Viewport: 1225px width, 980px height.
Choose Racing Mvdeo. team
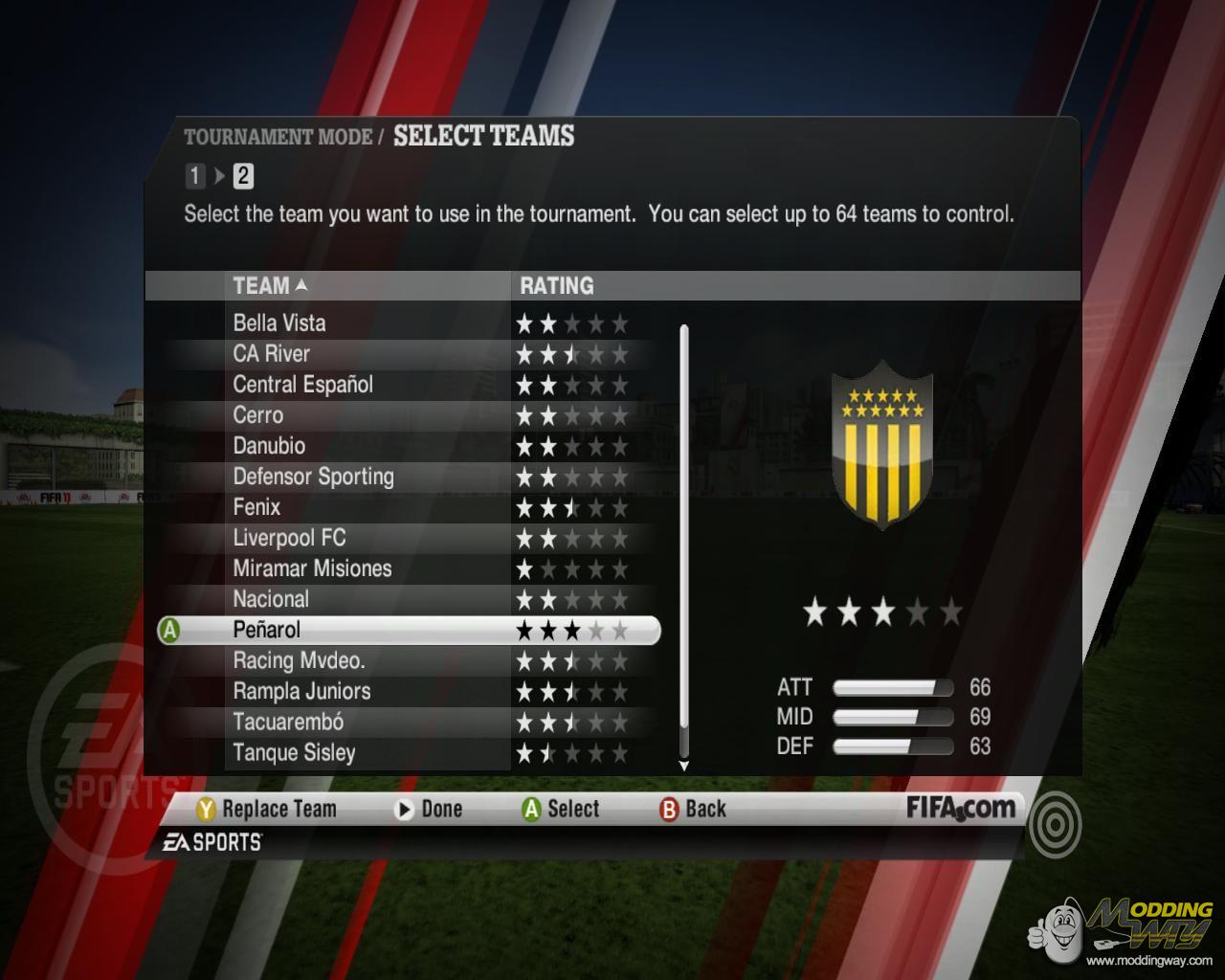coord(299,660)
